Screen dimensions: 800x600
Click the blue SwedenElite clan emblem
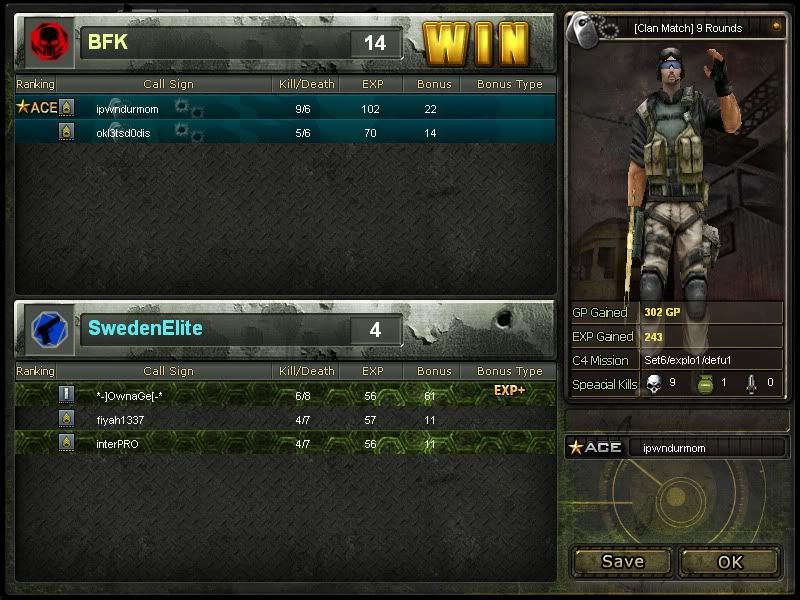[47, 328]
